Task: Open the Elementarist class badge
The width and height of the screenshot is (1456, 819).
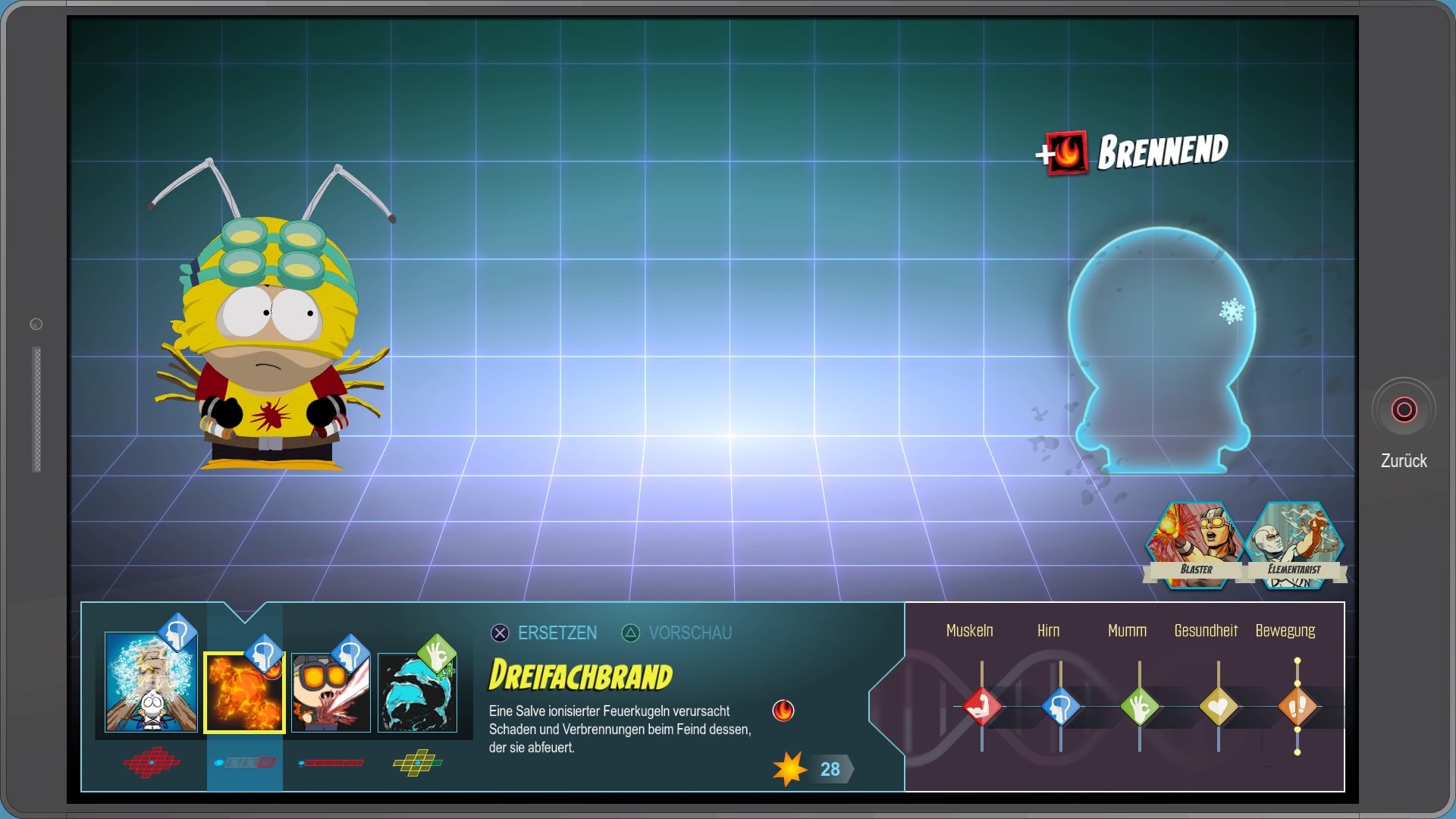Action: click(1294, 545)
